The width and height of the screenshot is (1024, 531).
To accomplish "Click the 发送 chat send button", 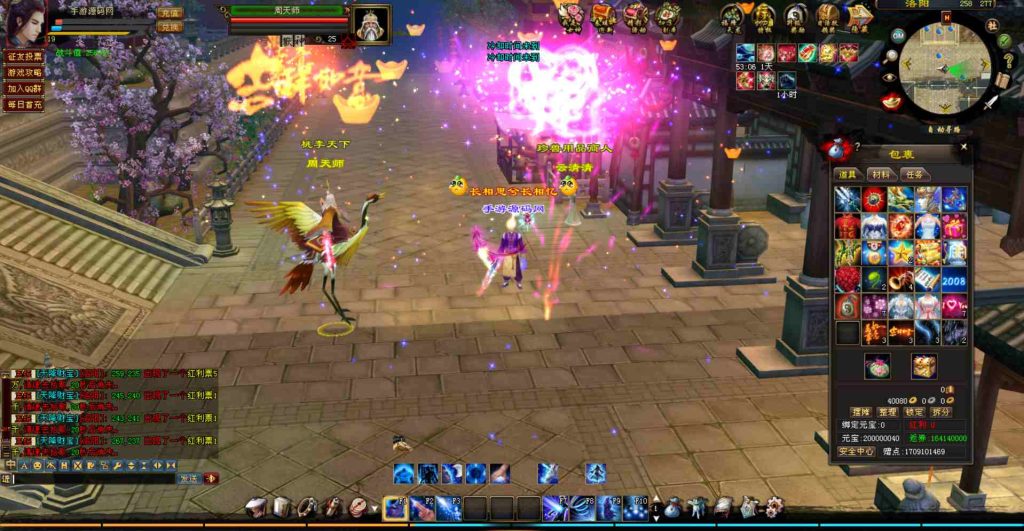I will tap(188, 479).
